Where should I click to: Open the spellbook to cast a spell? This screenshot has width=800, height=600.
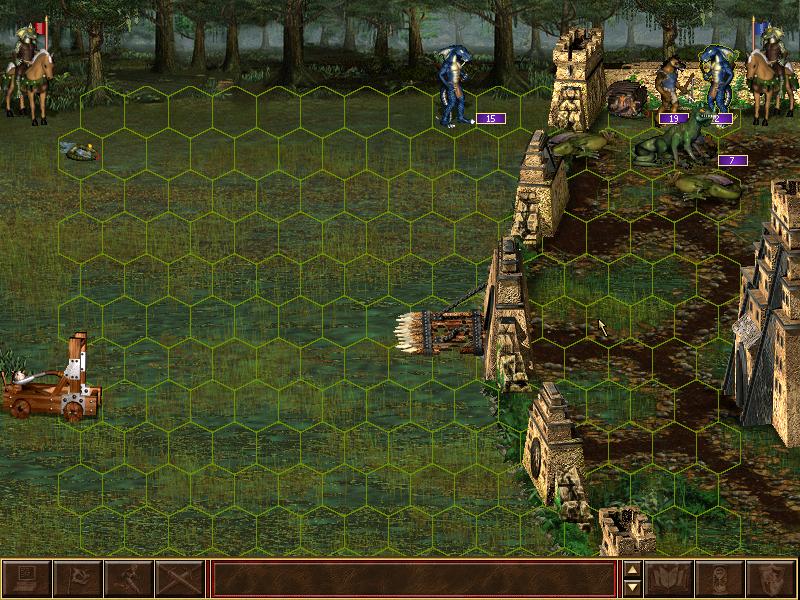coord(670,579)
